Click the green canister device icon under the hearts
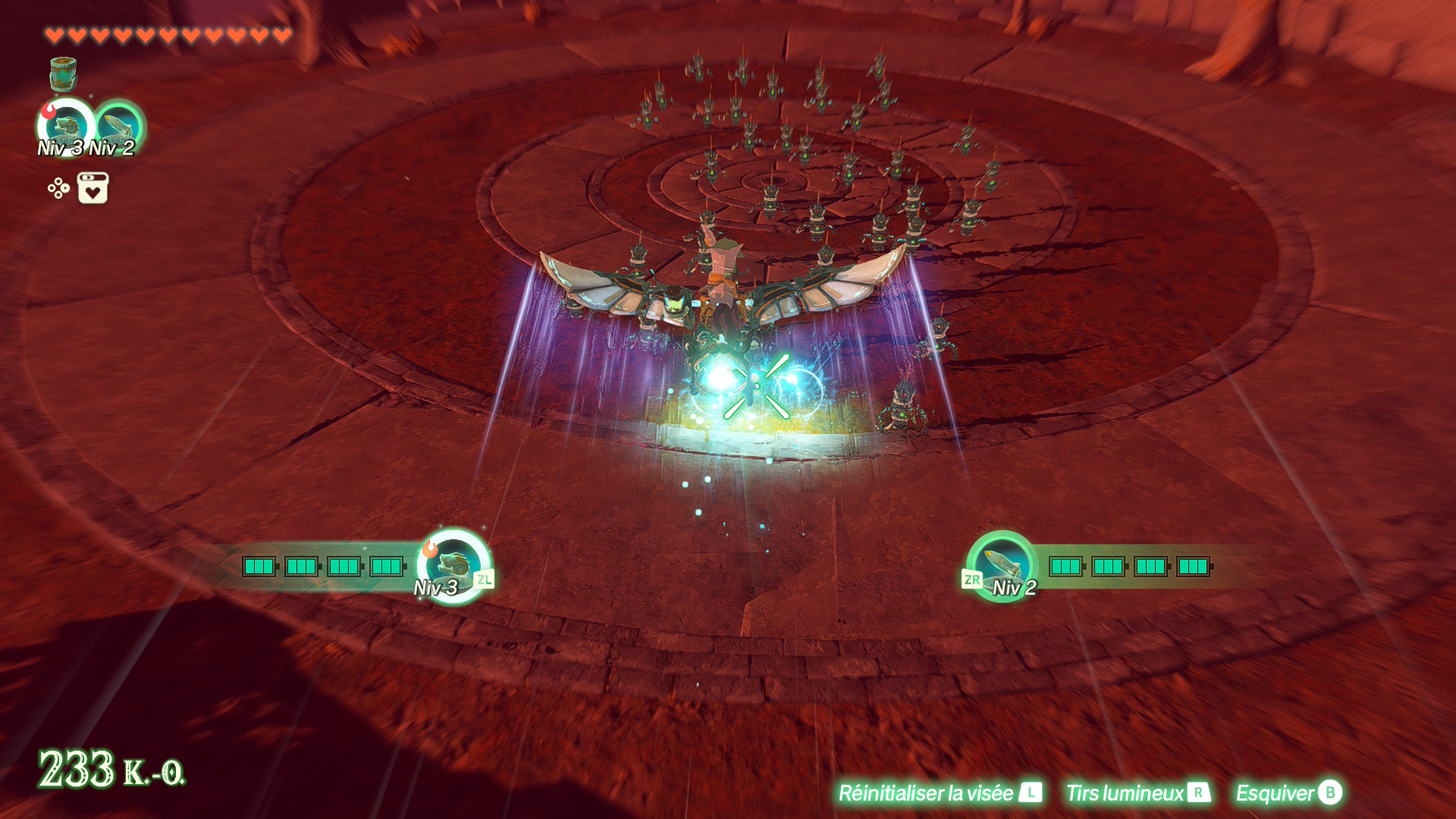The width and height of the screenshot is (1456, 819). (x=63, y=74)
